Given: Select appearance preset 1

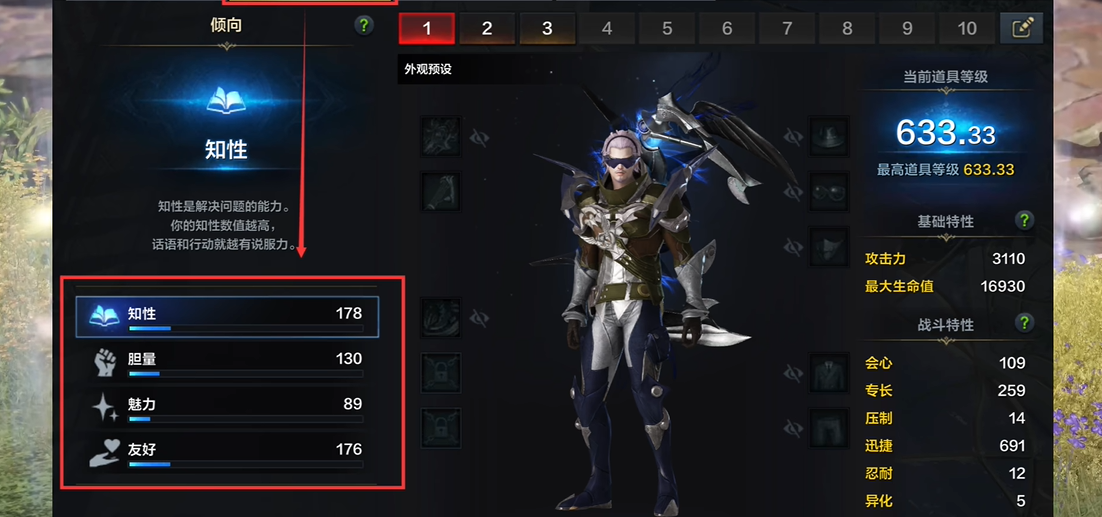Looking at the screenshot, I should tap(427, 28).
